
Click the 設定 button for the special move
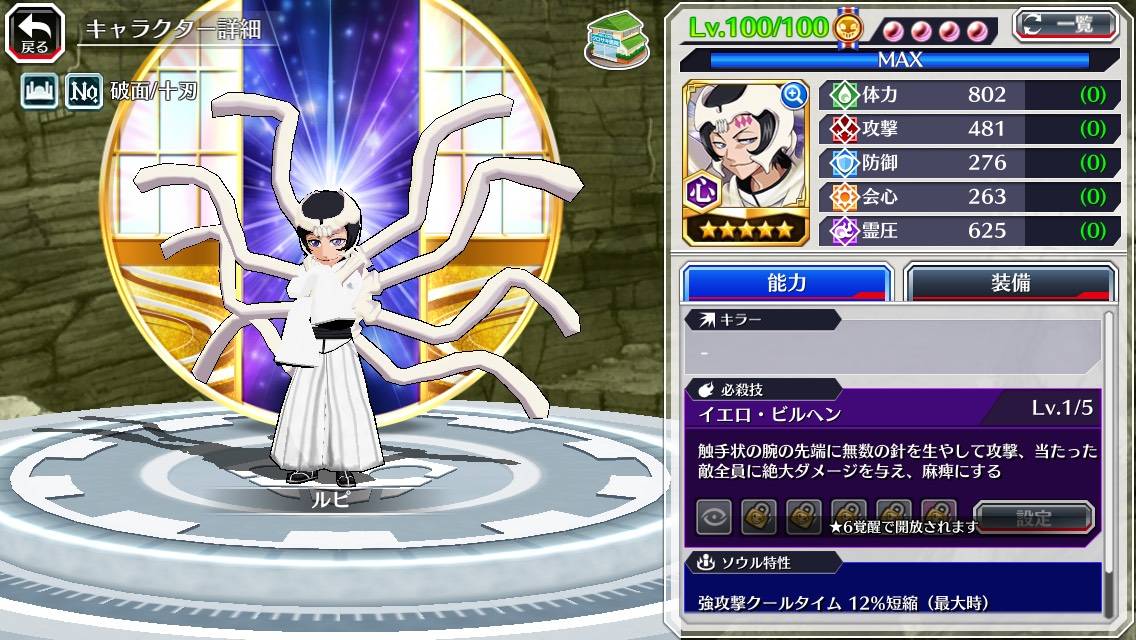1034,518
